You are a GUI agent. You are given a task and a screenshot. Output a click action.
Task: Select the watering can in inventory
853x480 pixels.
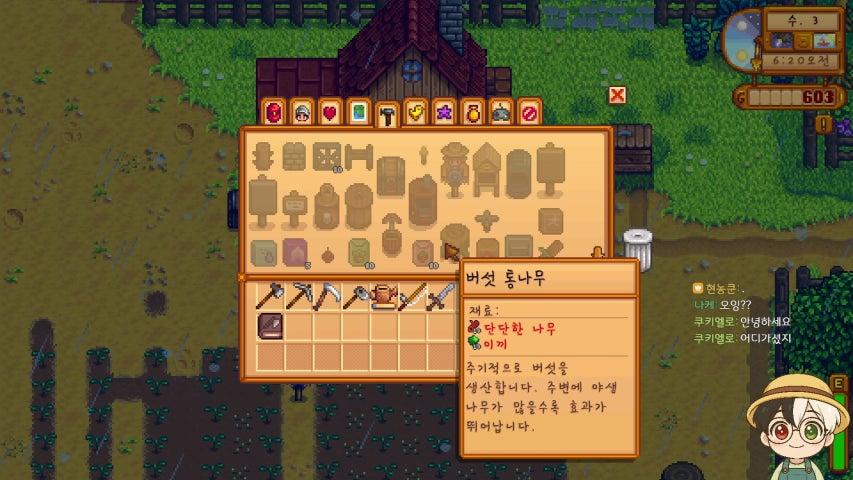click(x=385, y=297)
